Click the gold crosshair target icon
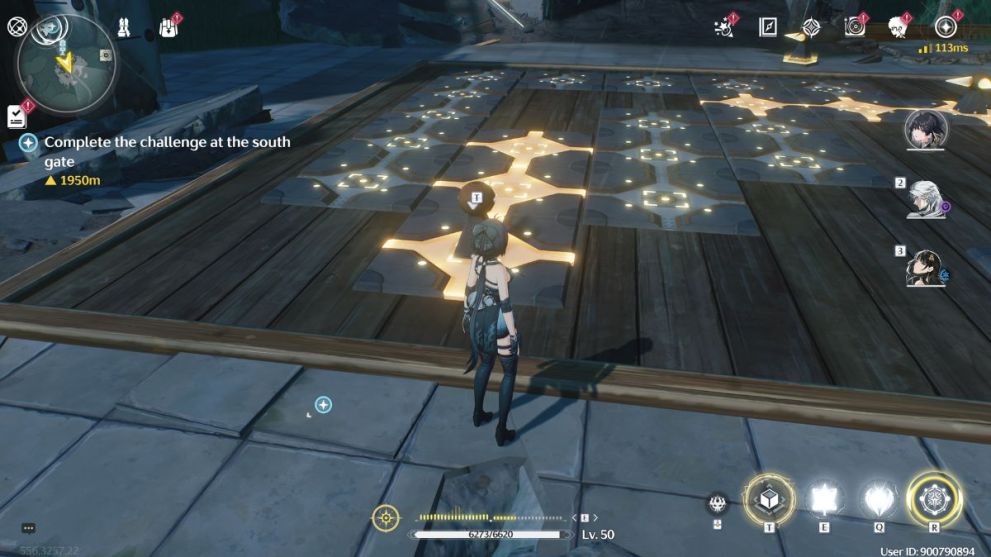Image resolution: width=991 pixels, height=557 pixels. (386, 518)
